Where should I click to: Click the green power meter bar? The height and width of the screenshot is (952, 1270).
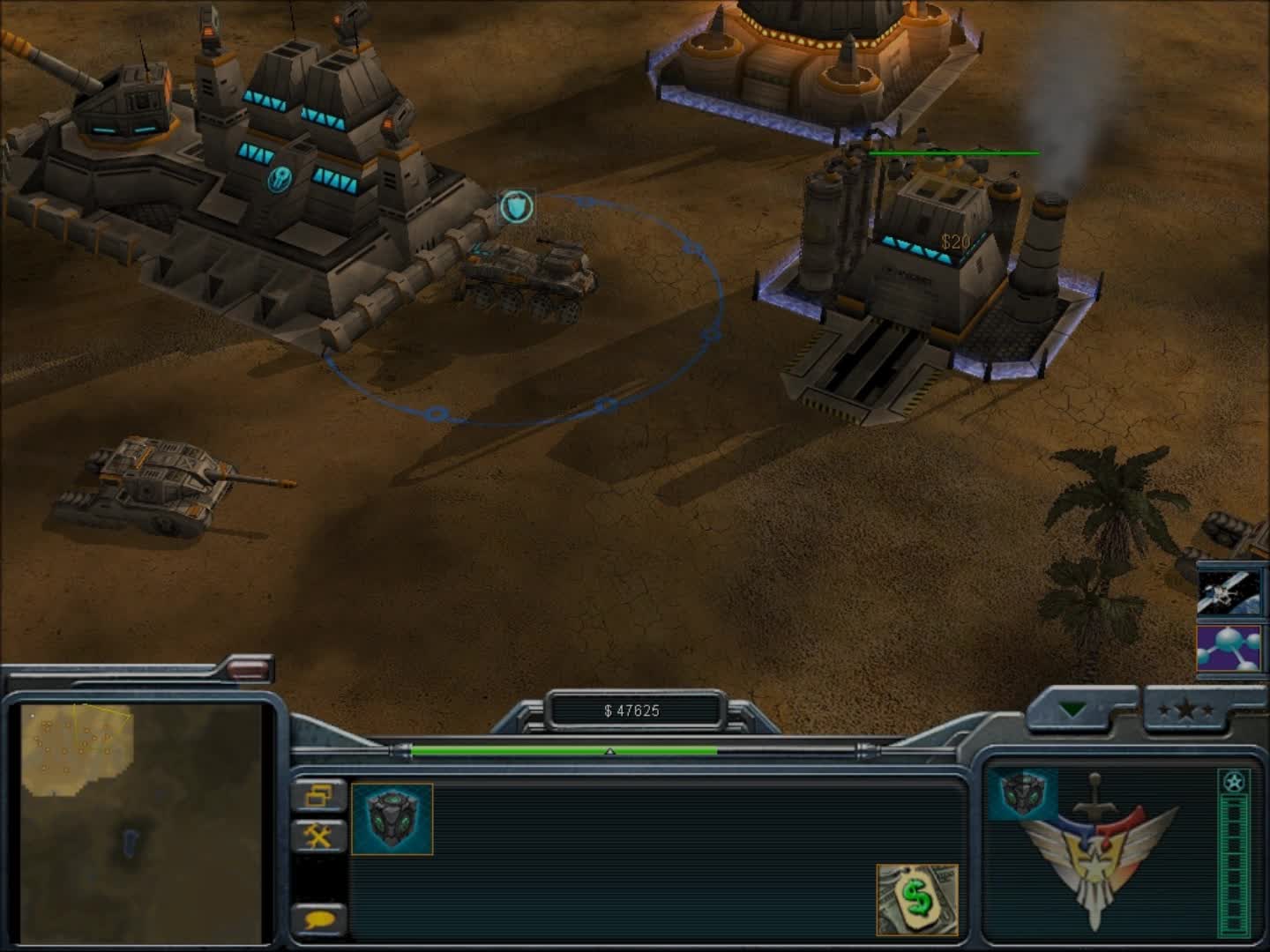tap(564, 752)
